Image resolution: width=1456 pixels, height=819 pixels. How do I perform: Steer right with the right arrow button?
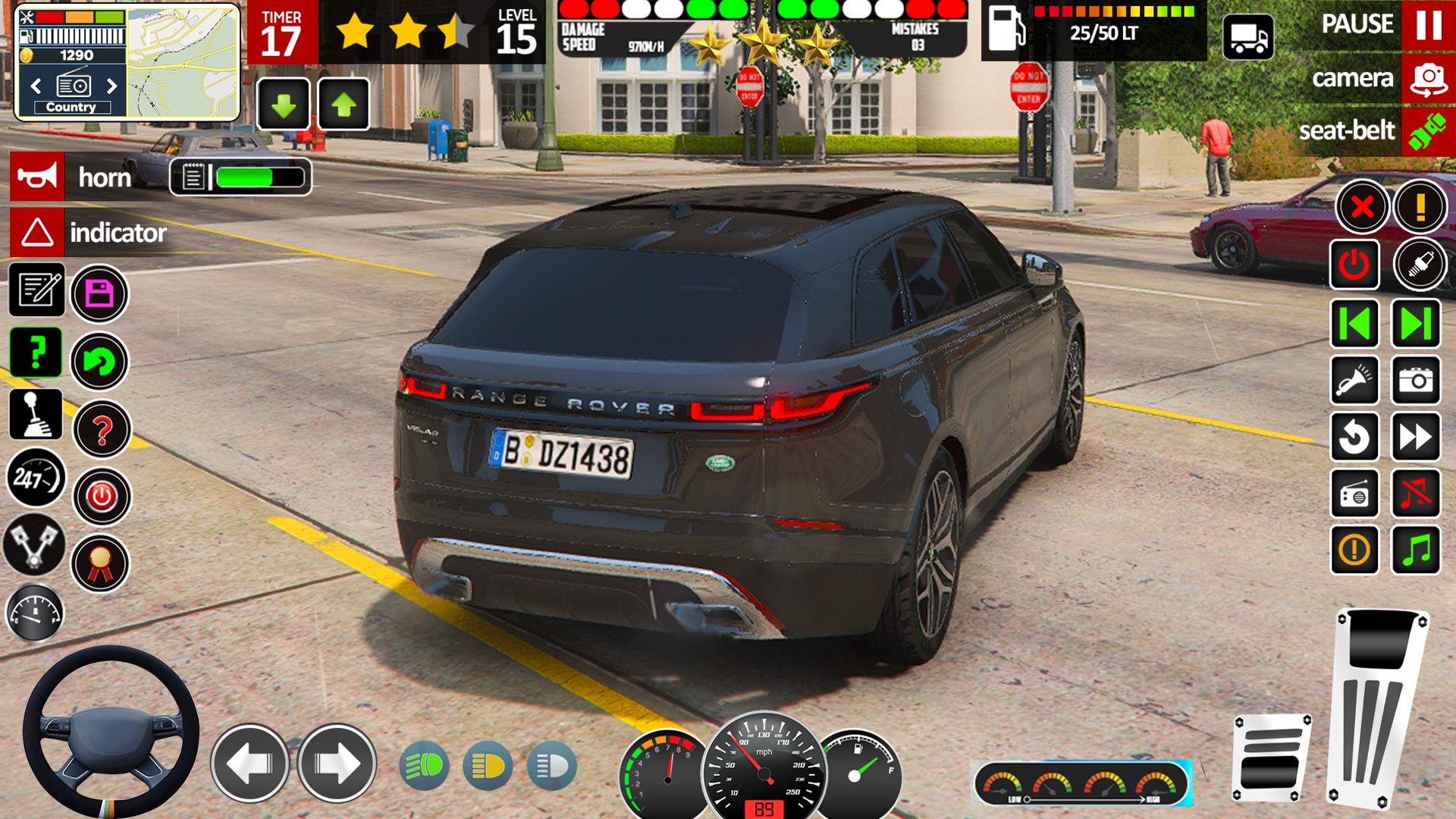click(x=337, y=763)
